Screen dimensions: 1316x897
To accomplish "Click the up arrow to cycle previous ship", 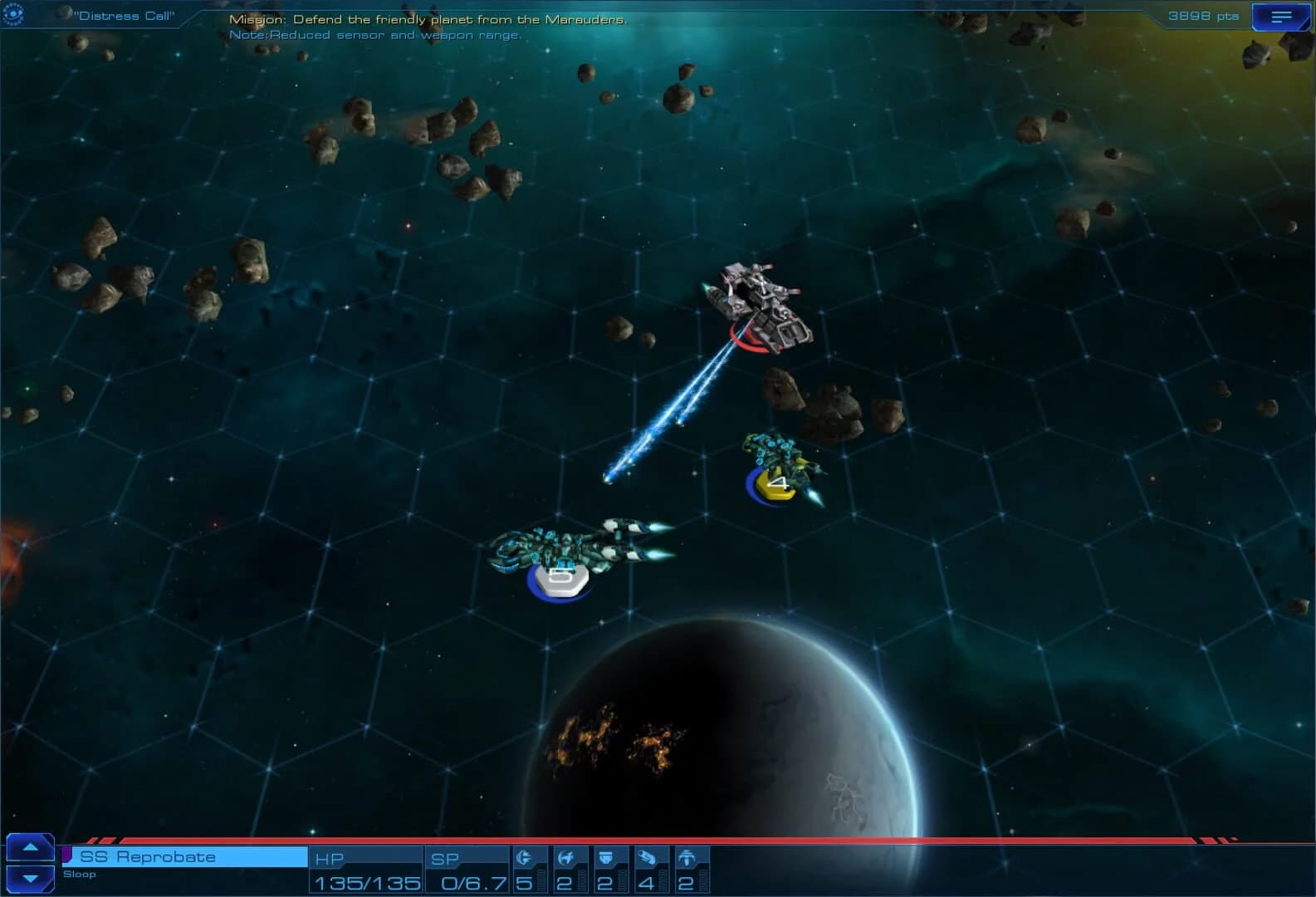I will pyautogui.click(x=31, y=847).
